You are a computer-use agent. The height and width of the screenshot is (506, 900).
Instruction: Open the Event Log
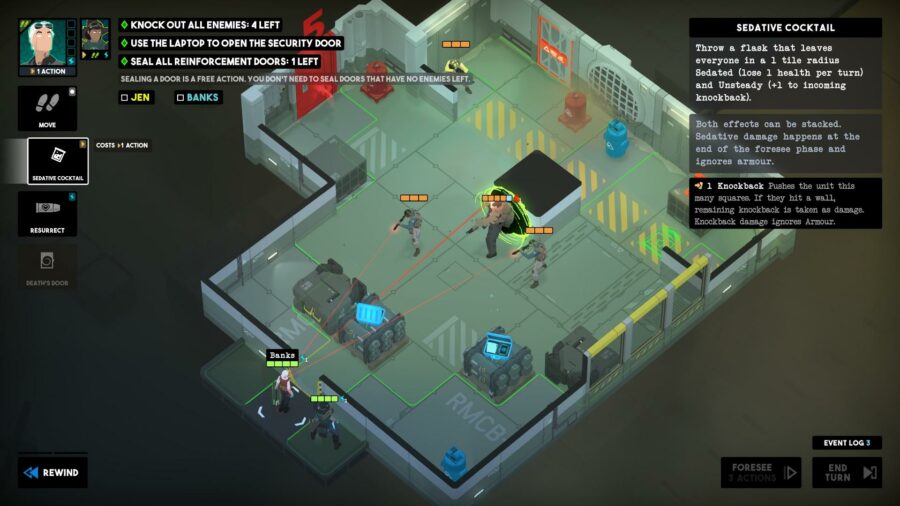(x=846, y=442)
